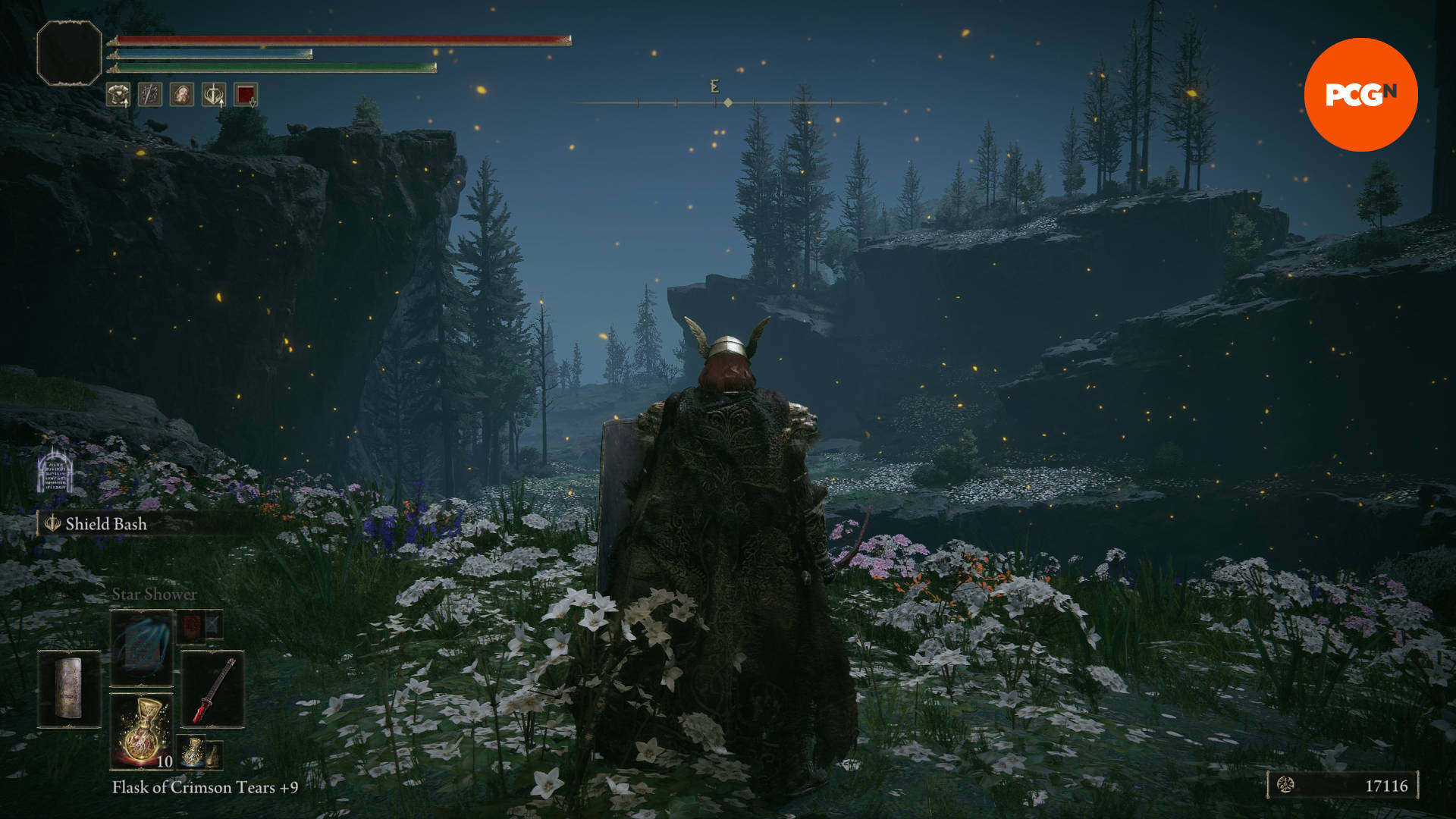Pick the small red next-spell slot
The image size is (1456, 819).
pos(192,626)
